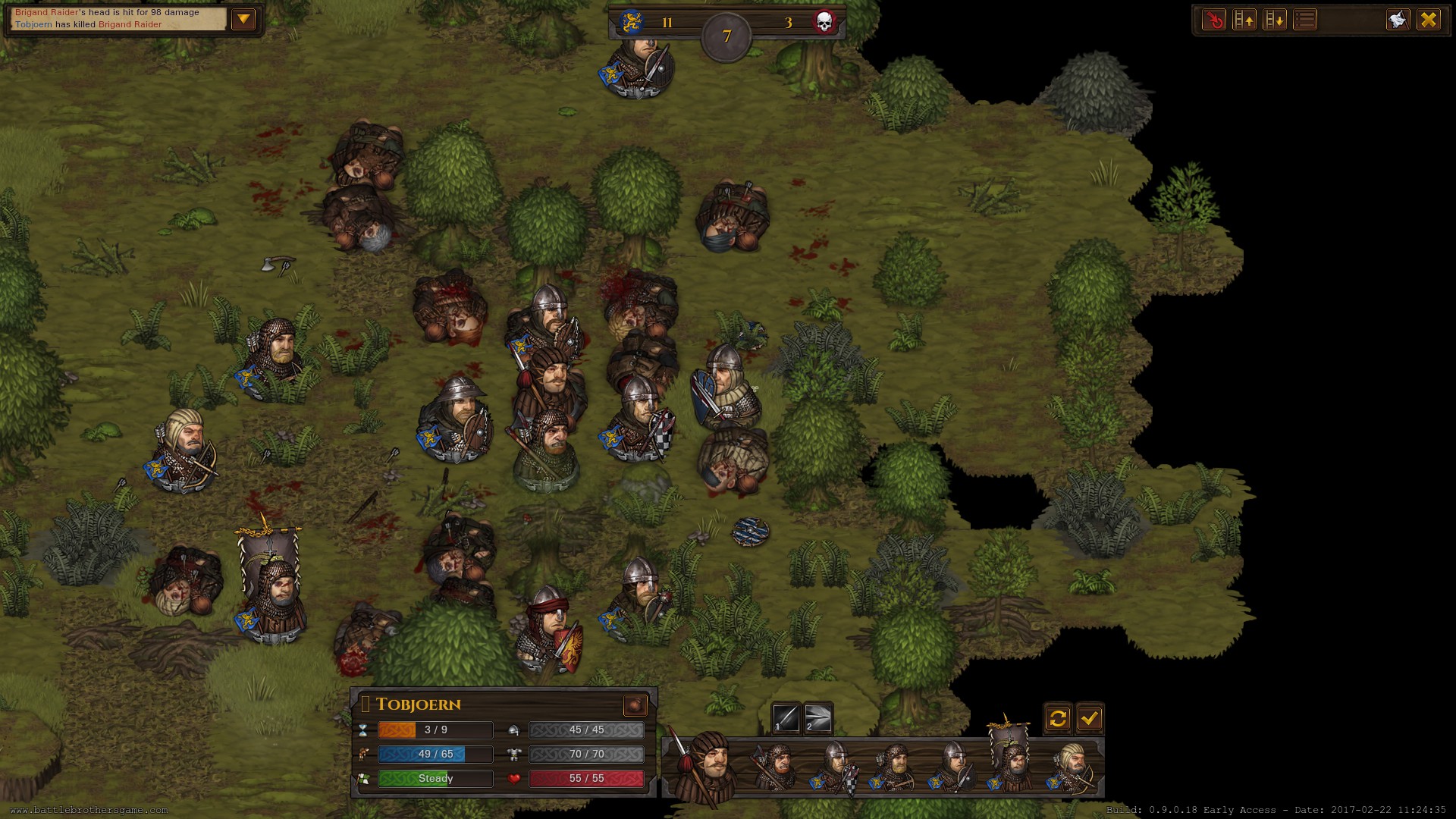The image size is (1456, 819).
Task: Click the white flag retreat button
Action: point(1398,20)
